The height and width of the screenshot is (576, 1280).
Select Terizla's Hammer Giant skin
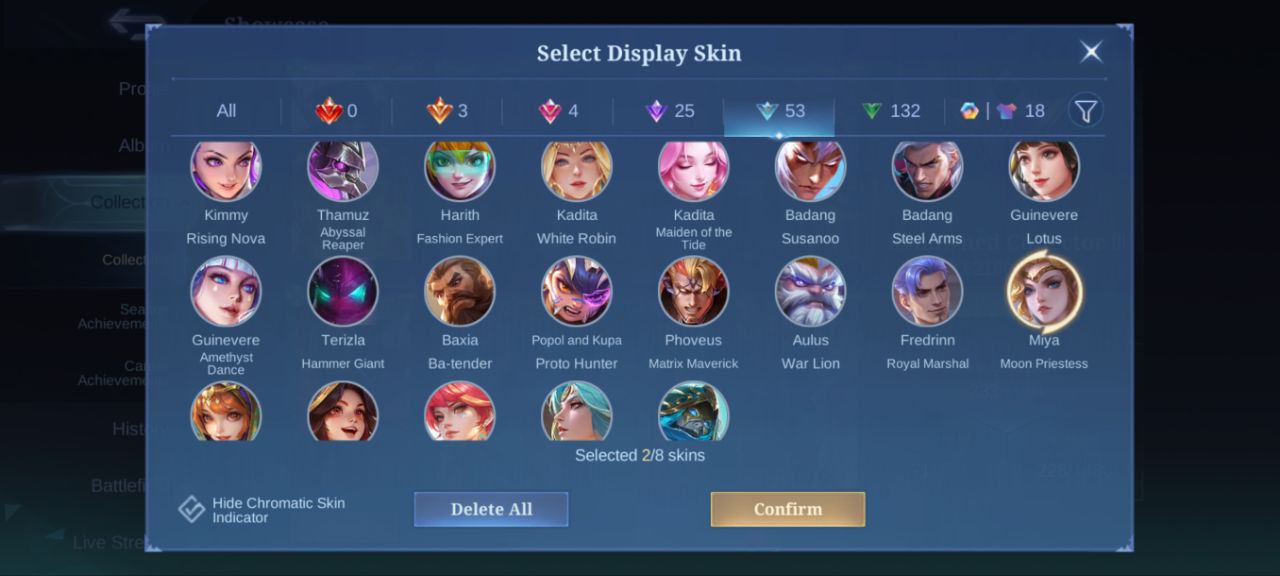tap(343, 291)
